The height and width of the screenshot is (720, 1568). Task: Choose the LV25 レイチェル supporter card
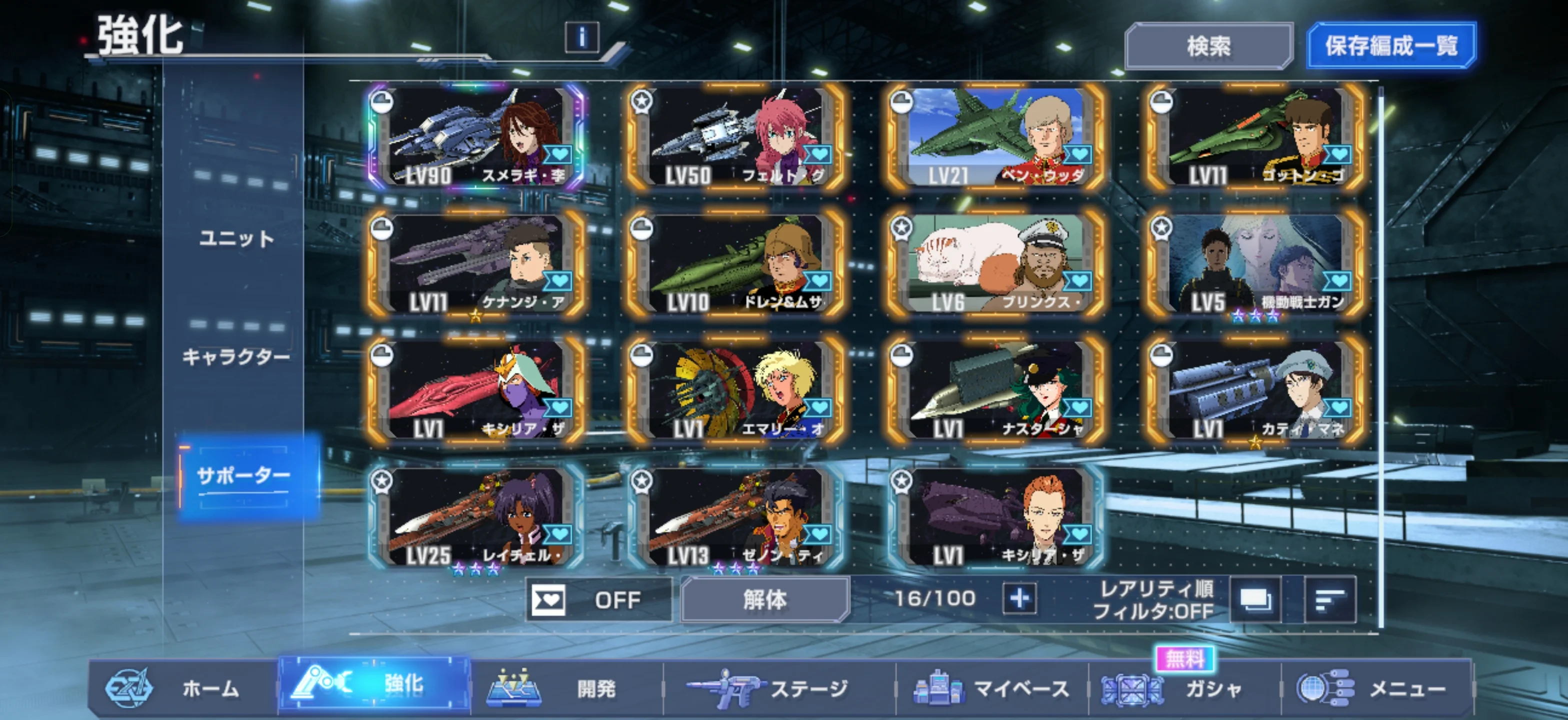tap(476, 516)
